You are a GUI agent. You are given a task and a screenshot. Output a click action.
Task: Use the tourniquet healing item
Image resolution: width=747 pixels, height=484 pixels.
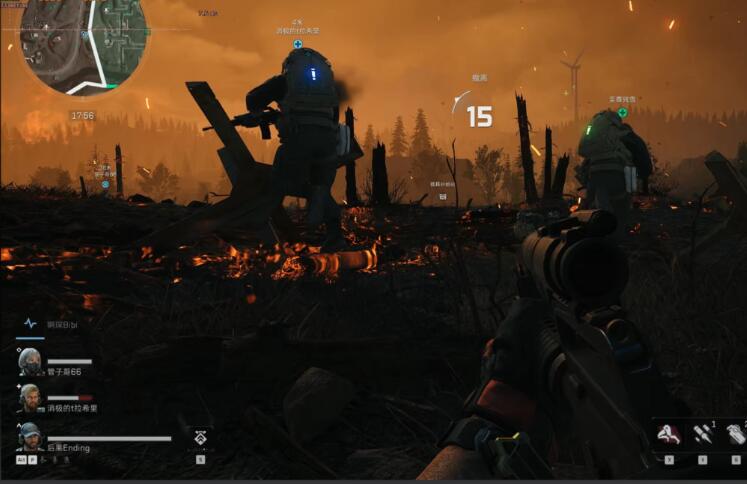coord(667,434)
